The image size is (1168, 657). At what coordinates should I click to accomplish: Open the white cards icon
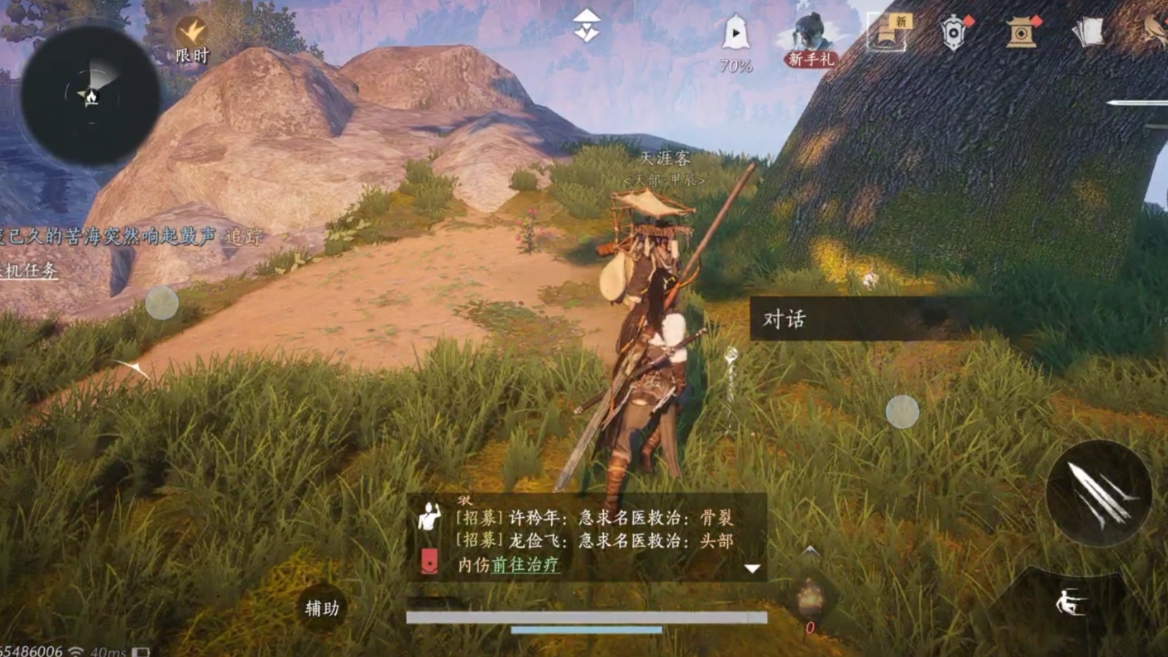point(1088,33)
